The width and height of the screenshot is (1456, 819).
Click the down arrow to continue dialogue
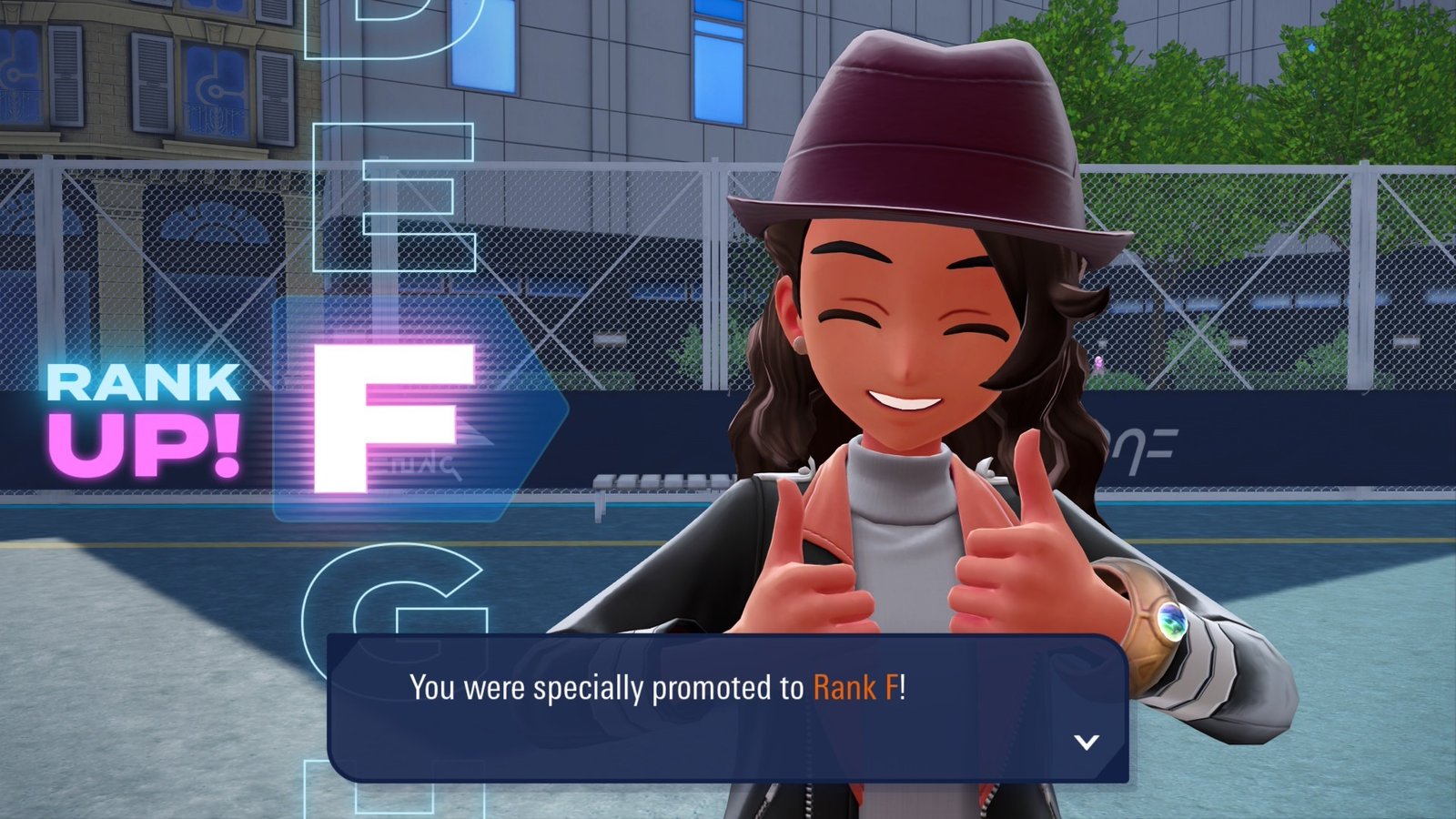pos(1085,744)
